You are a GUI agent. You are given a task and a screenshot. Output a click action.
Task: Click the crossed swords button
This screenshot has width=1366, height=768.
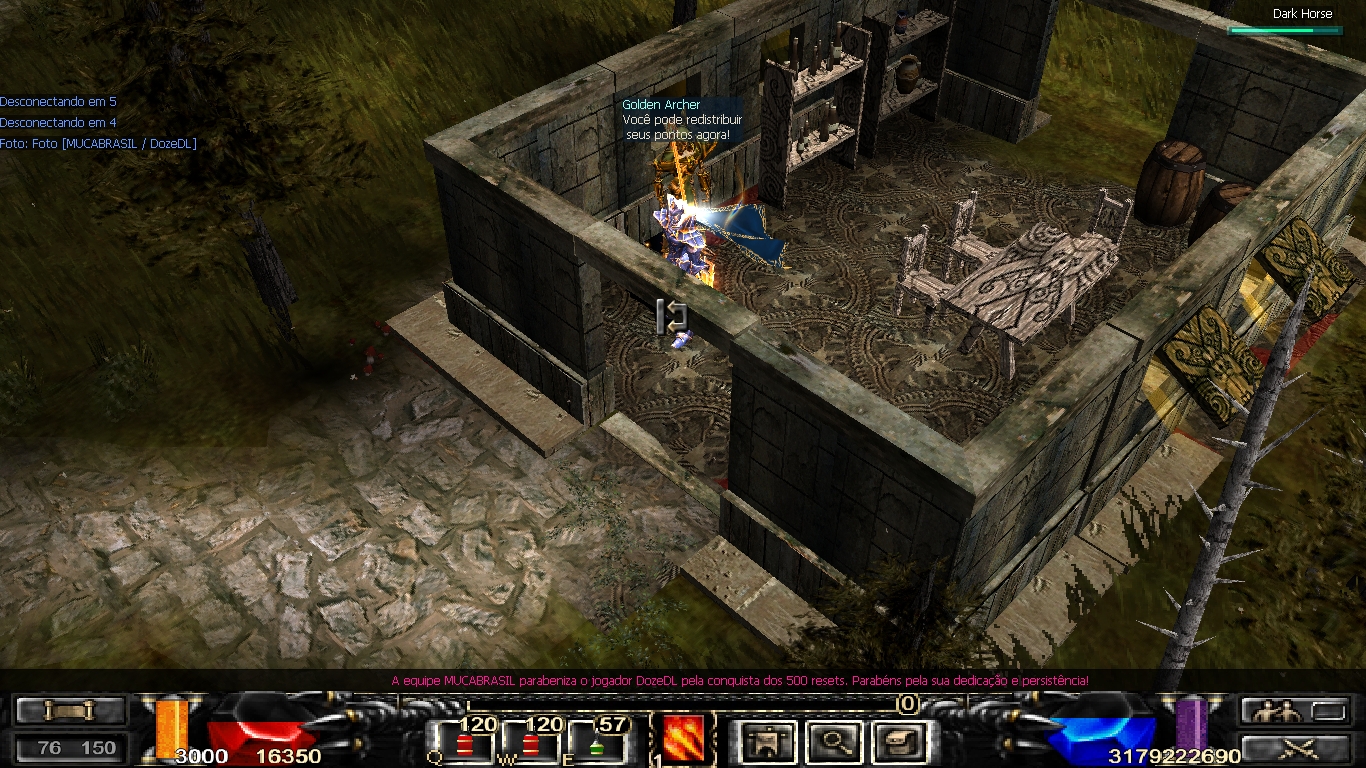[x=1294, y=746]
